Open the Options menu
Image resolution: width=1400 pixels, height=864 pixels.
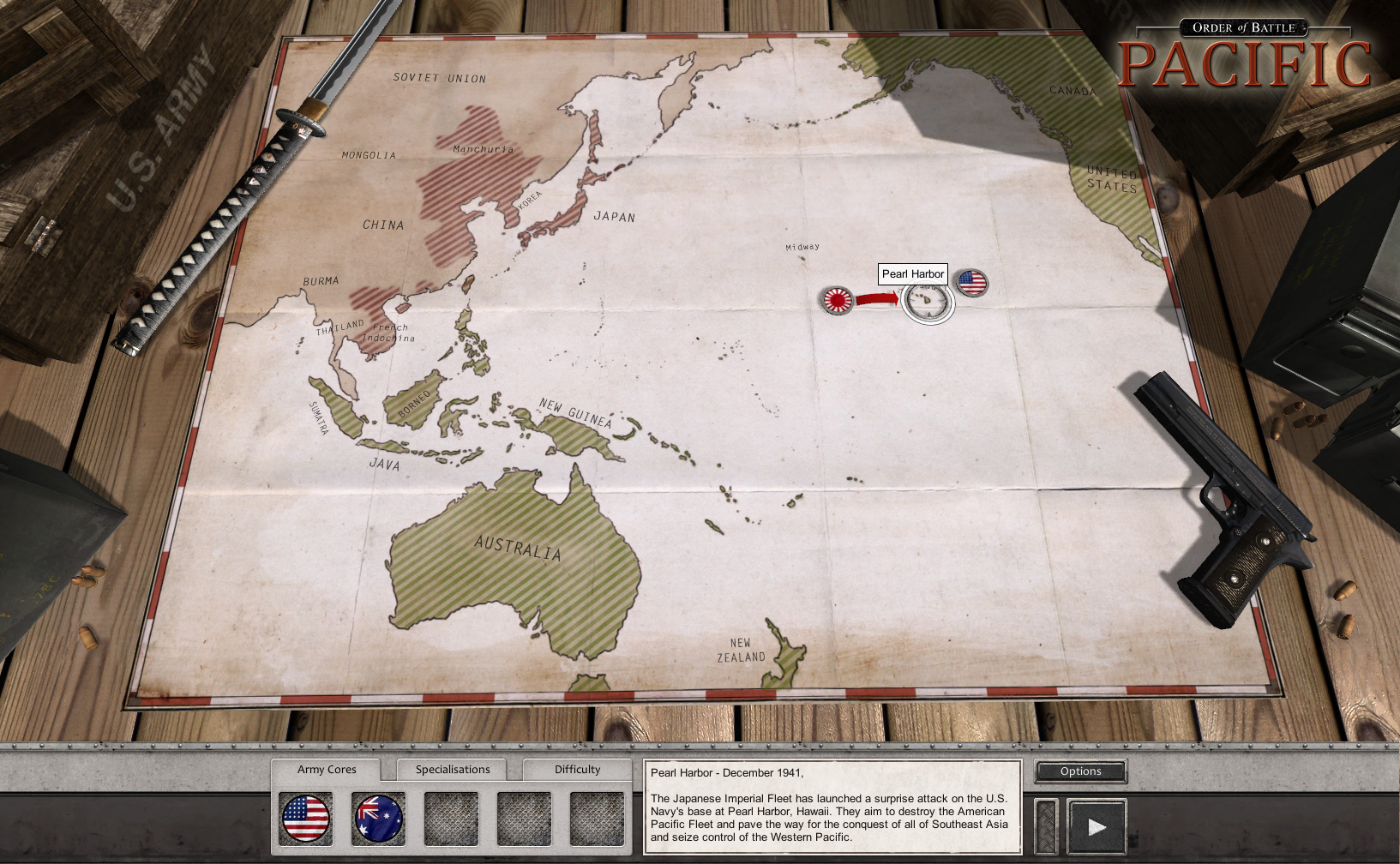(1080, 771)
